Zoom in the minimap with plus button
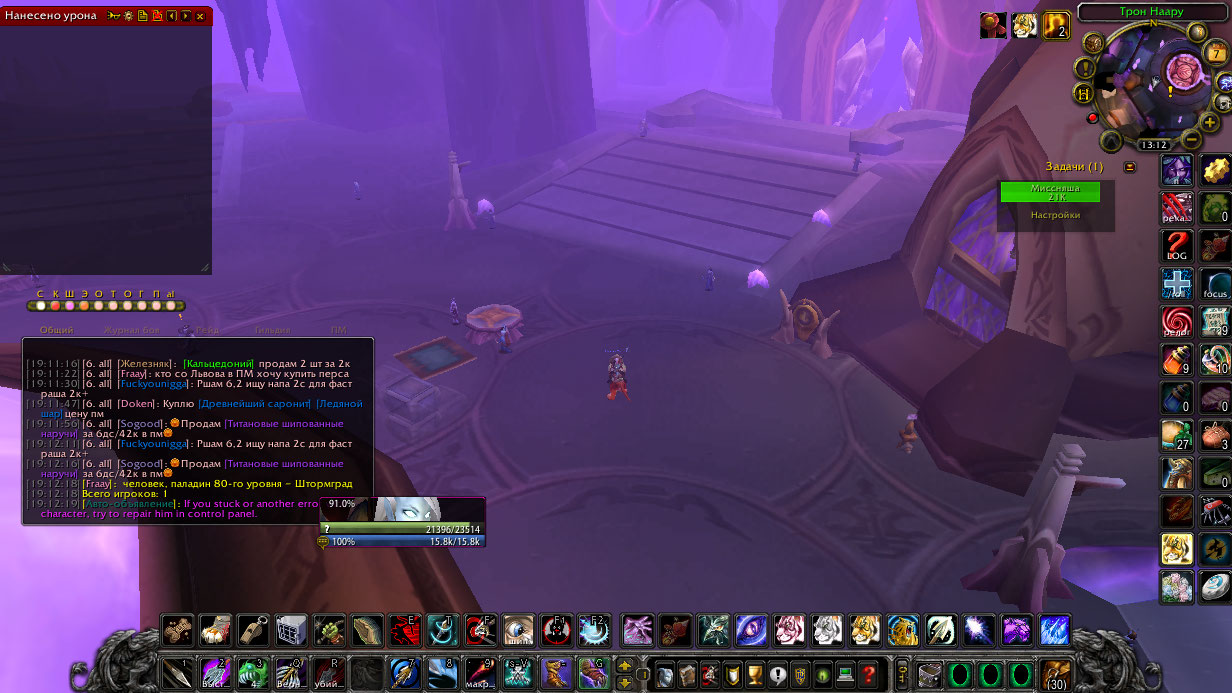 (x=1210, y=122)
